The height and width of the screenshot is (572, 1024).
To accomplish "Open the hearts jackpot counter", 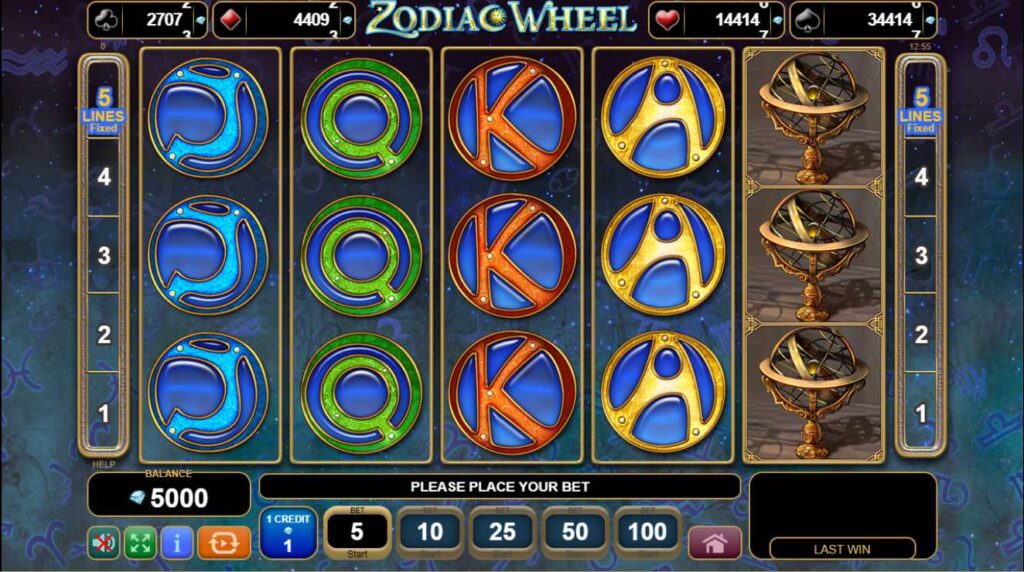I will click(716, 19).
